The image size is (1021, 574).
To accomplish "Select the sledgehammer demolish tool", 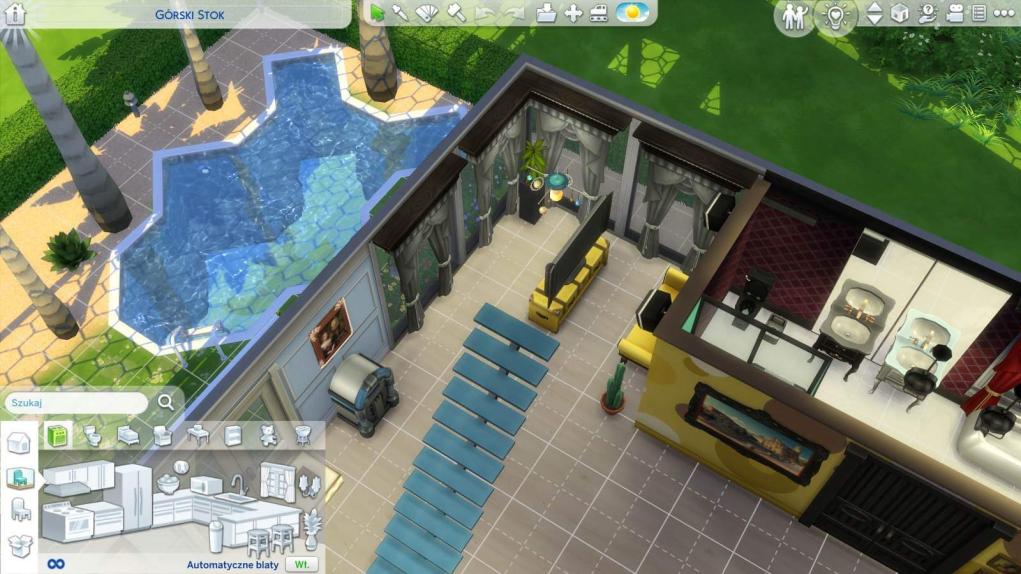I will [454, 13].
